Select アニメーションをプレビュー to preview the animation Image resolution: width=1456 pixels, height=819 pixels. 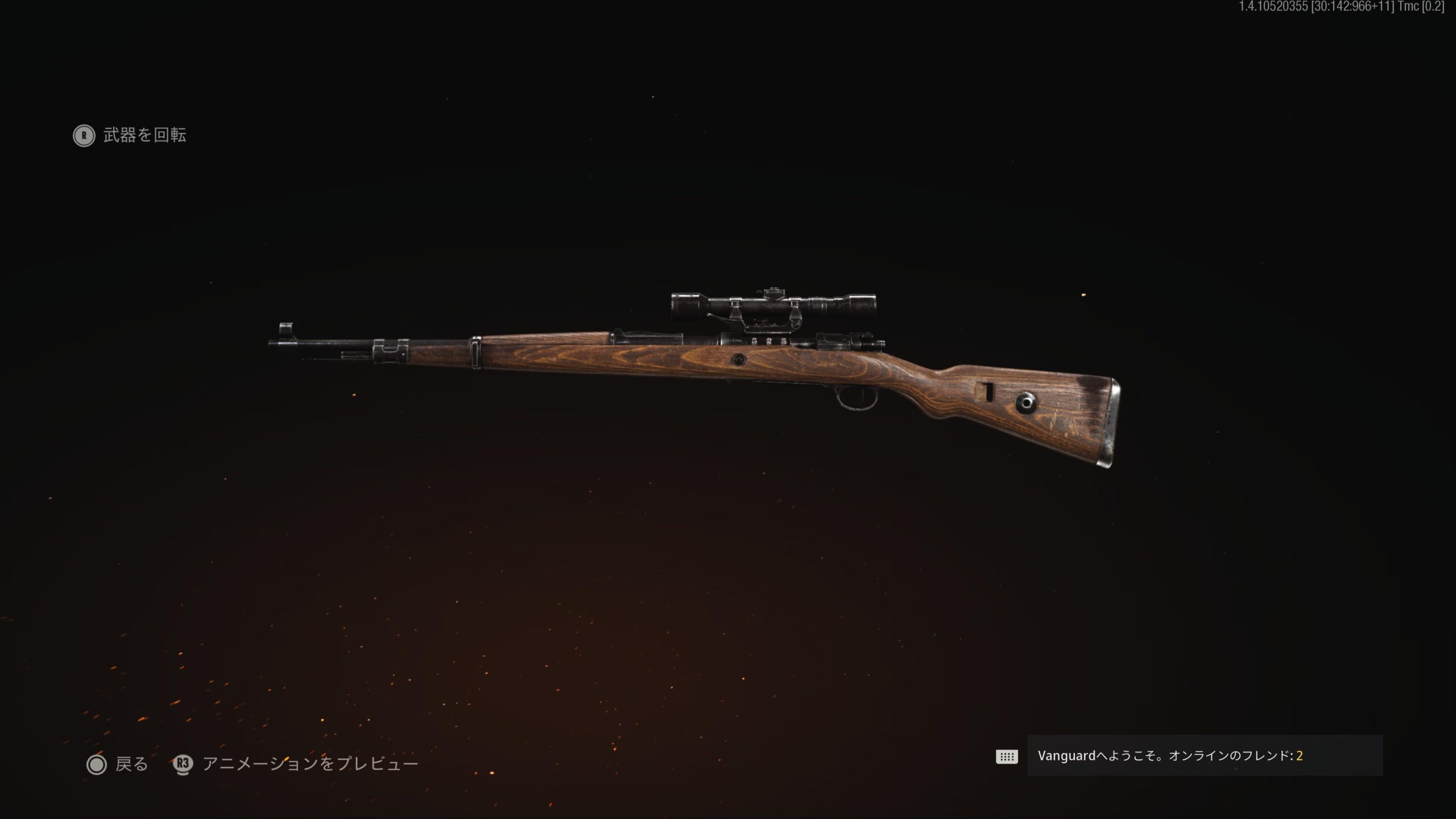(296, 764)
